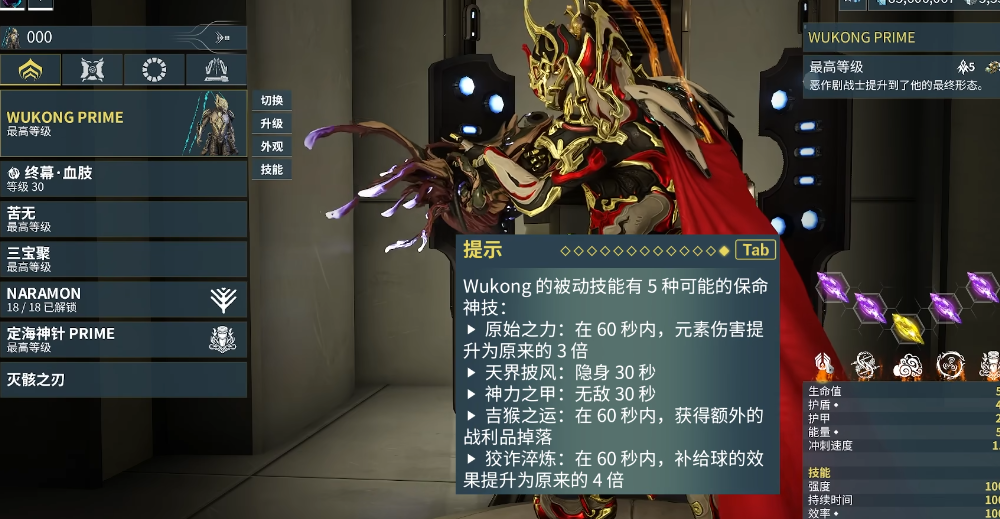This screenshot has width=1000, height=519.
Task: Click the cloud ability icon
Action: click(906, 366)
